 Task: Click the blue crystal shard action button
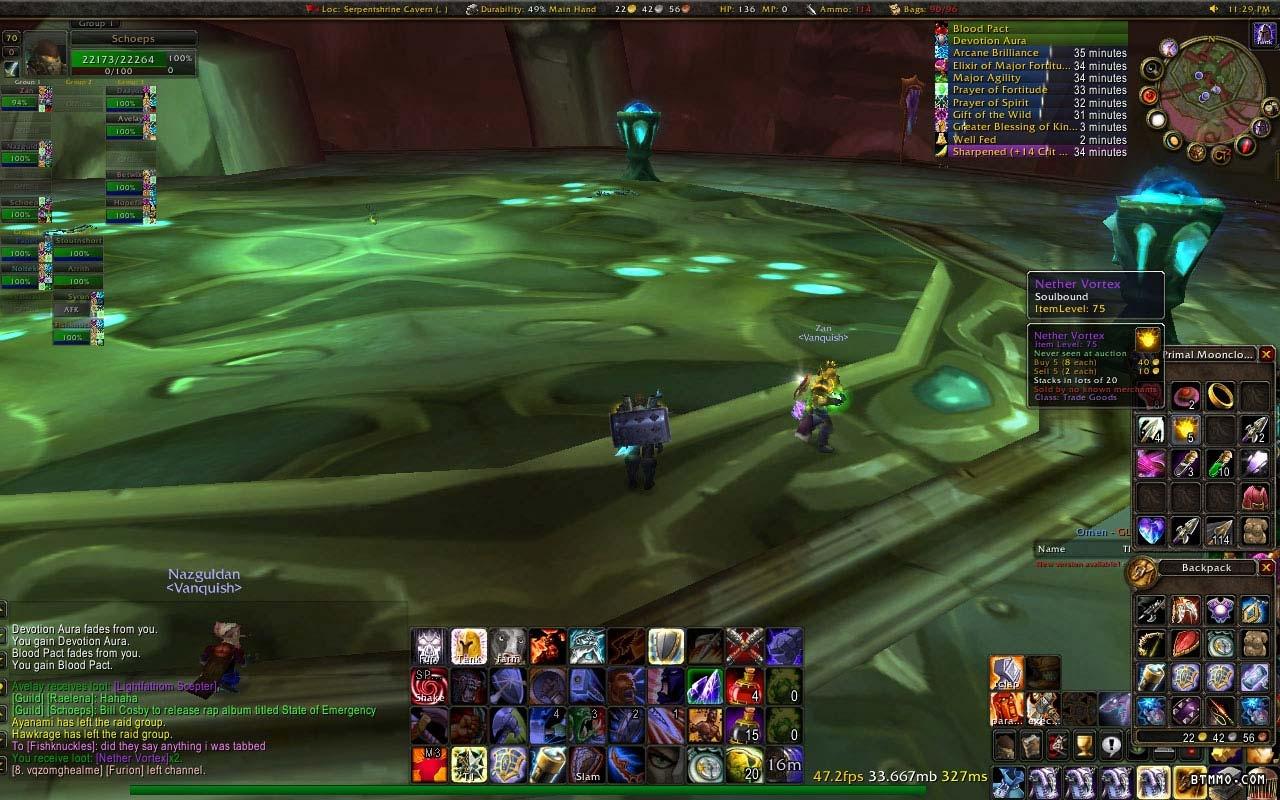(x=705, y=686)
